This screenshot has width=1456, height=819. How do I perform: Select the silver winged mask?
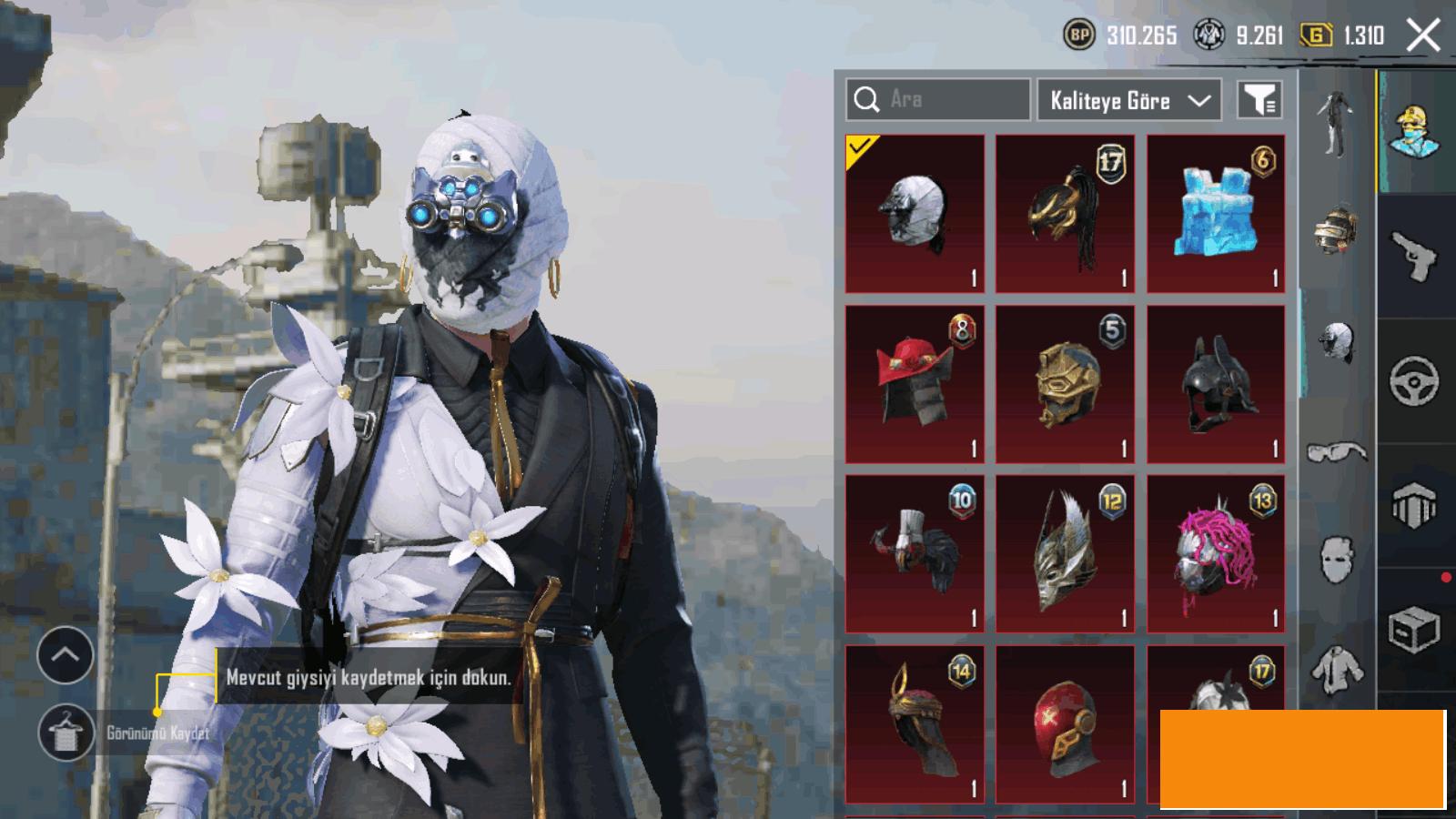[x=1065, y=553]
